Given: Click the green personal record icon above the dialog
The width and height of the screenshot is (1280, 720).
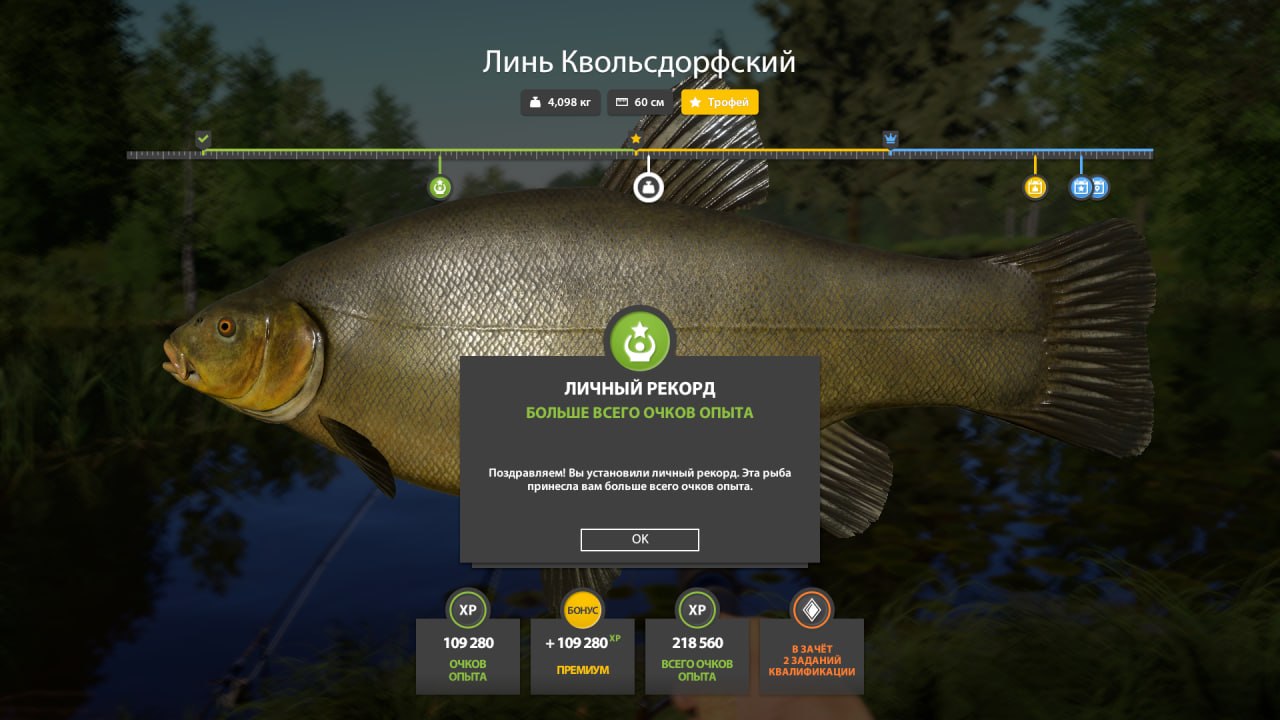Looking at the screenshot, I should tap(640, 340).
